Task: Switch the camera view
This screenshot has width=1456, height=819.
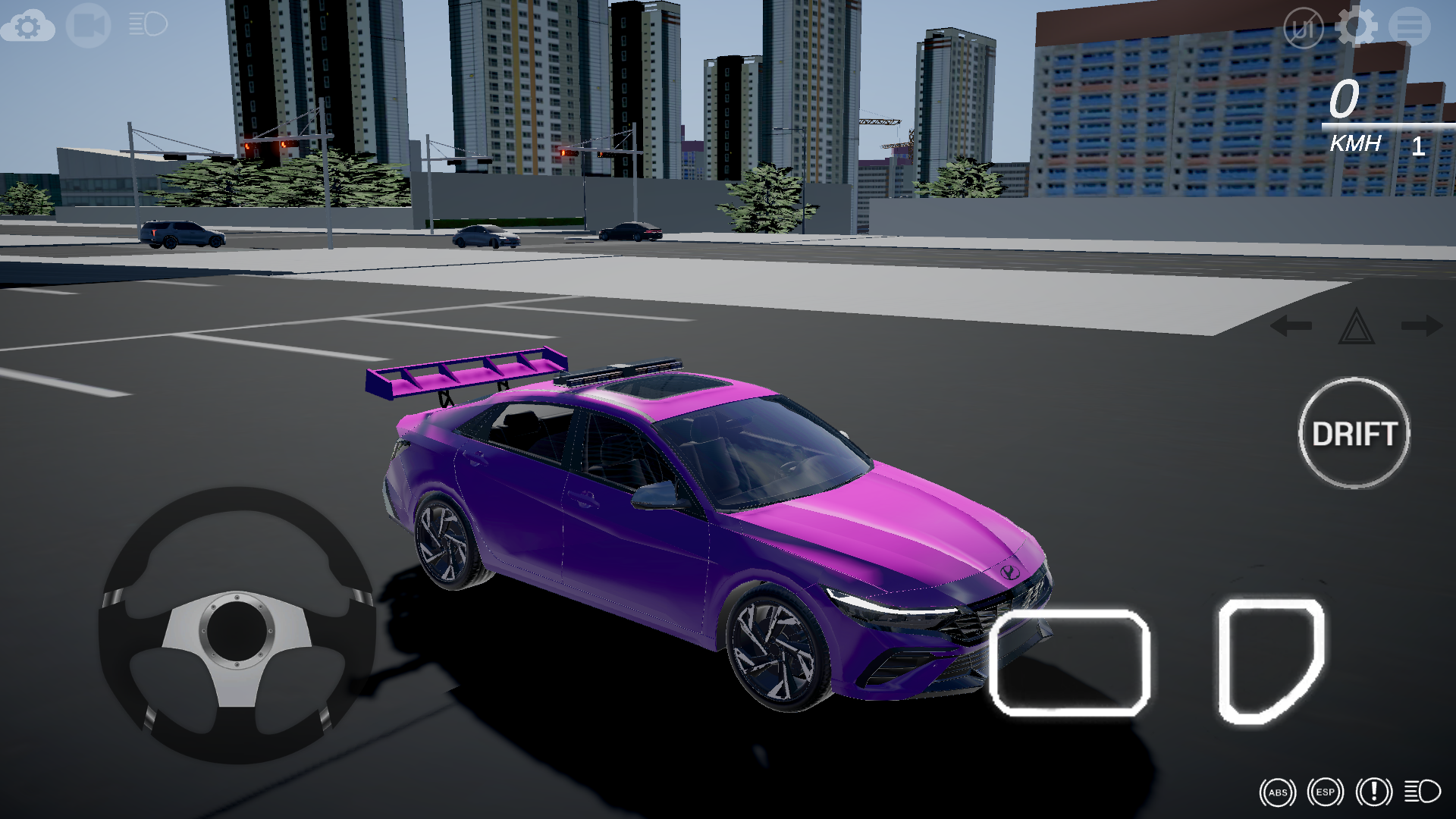Action: point(88,26)
